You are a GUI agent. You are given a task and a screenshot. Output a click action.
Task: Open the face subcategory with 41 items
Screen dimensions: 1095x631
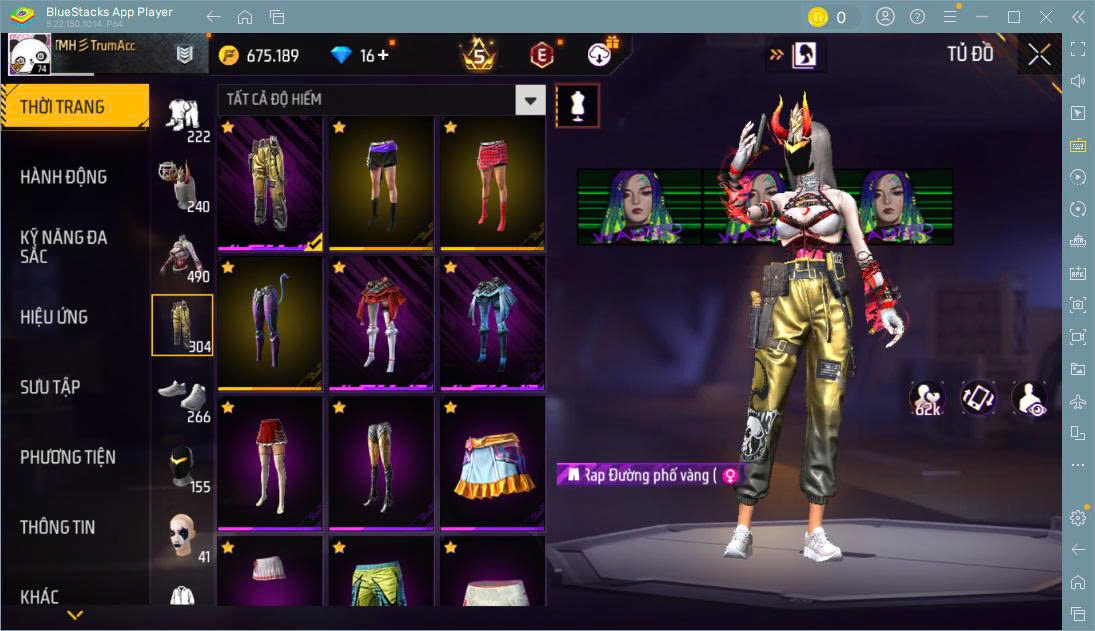click(182, 536)
